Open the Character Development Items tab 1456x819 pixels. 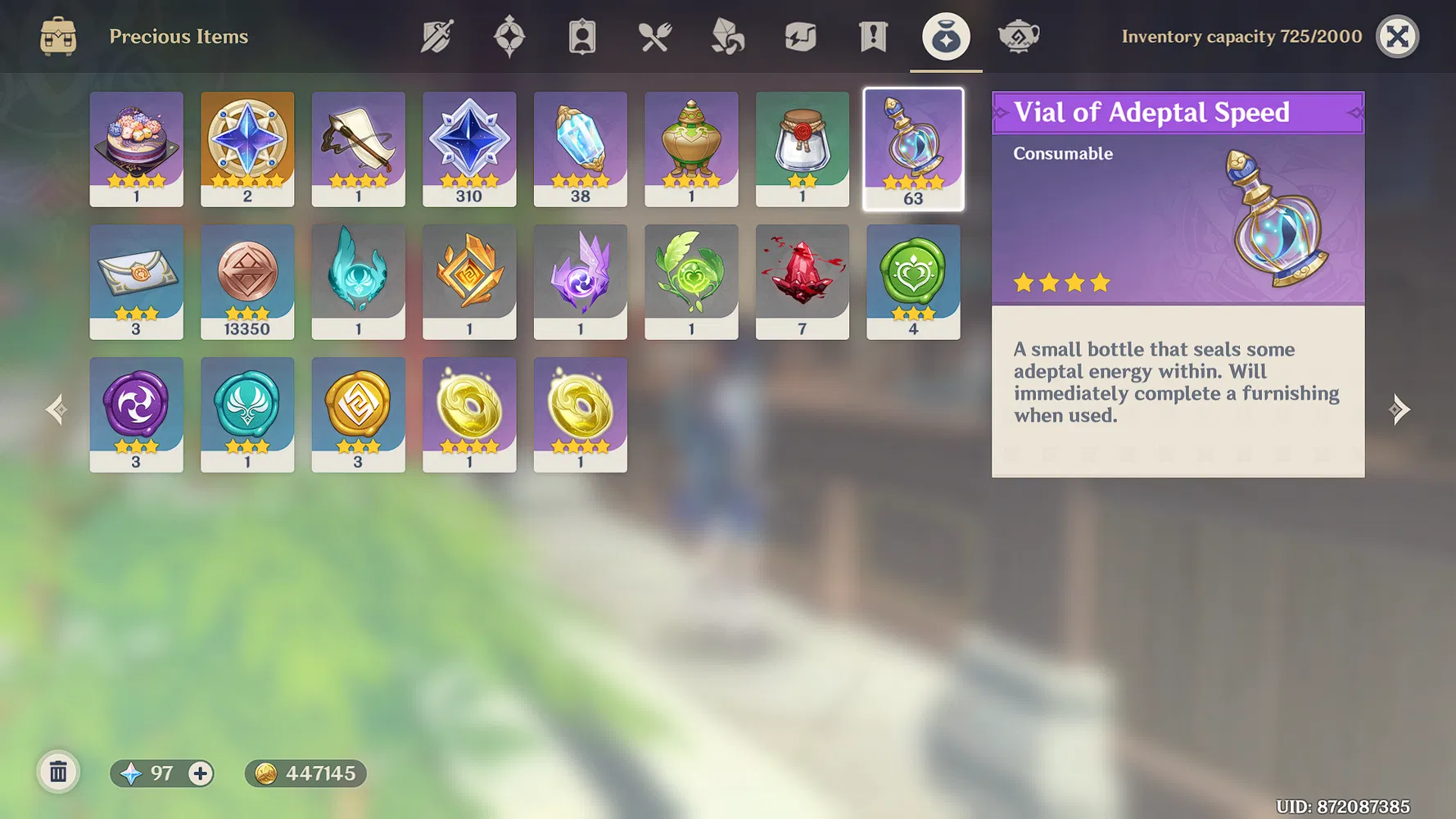point(581,36)
